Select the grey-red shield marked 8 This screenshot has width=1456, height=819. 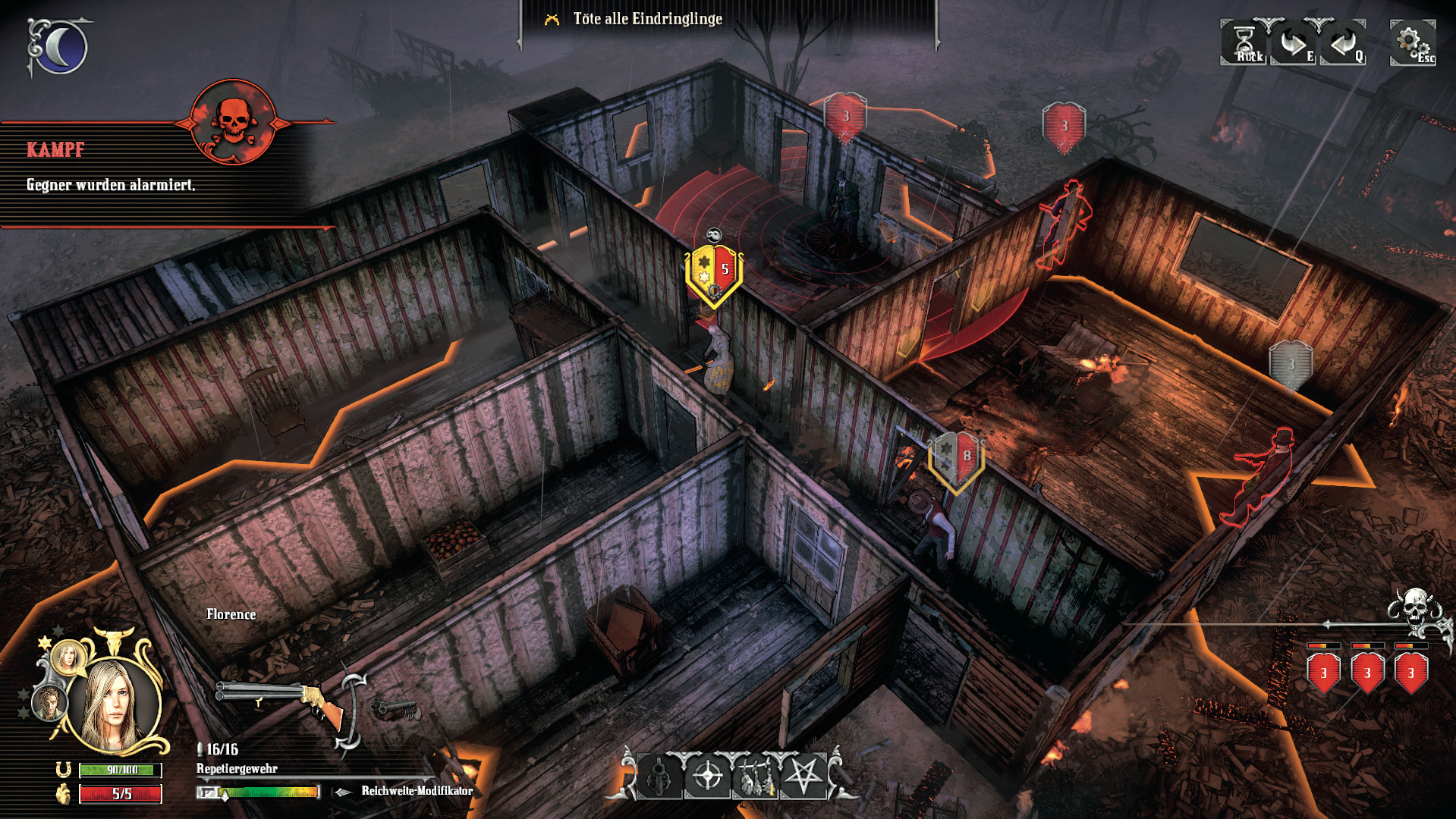pyautogui.click(x=956, y=458)
